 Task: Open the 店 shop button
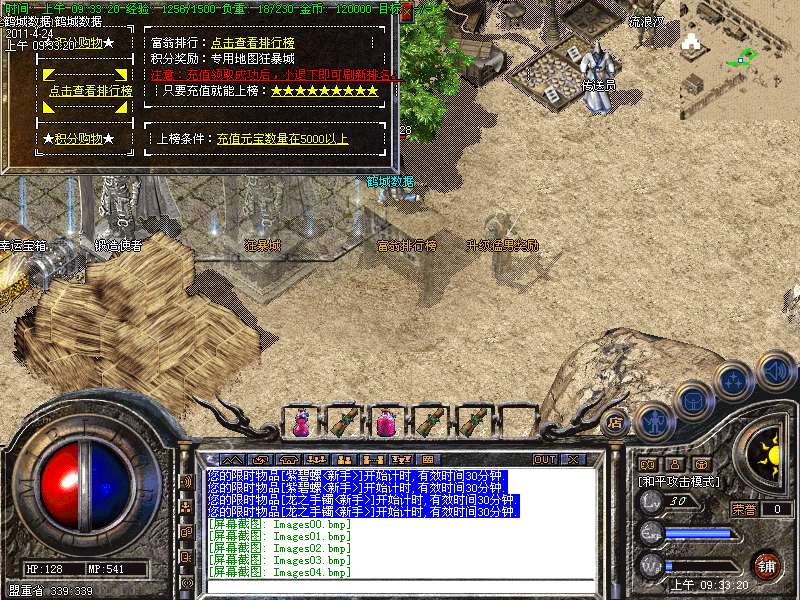pos(616,422)
